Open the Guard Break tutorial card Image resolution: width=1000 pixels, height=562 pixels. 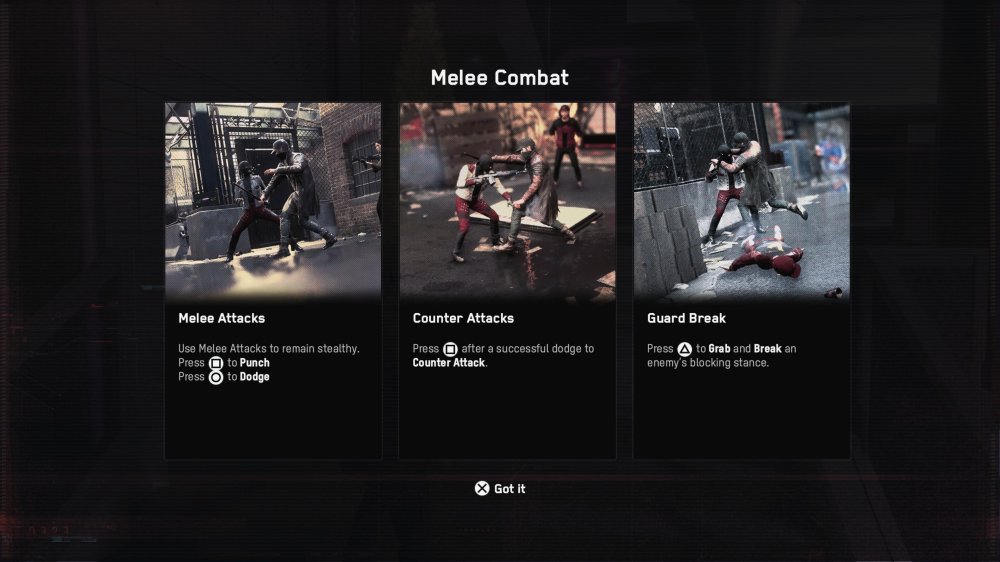click(x=741, y=280)
